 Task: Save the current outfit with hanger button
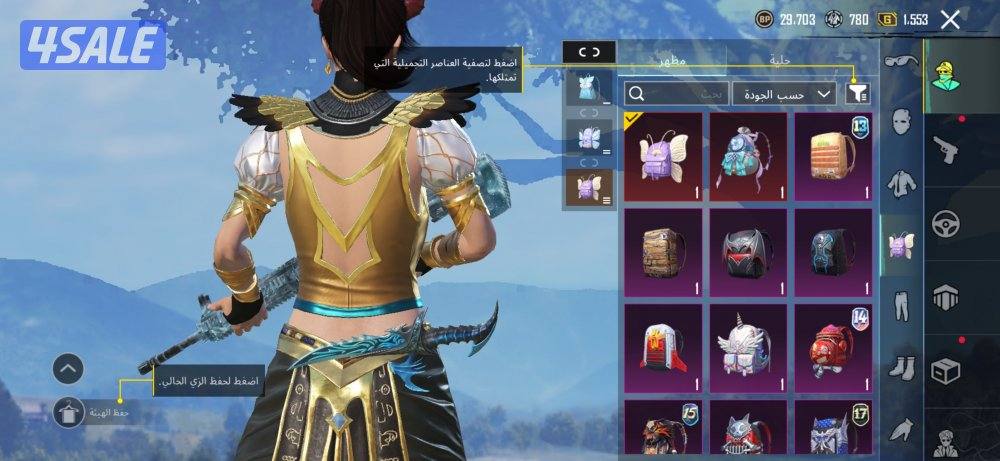(x=68, y=412)
